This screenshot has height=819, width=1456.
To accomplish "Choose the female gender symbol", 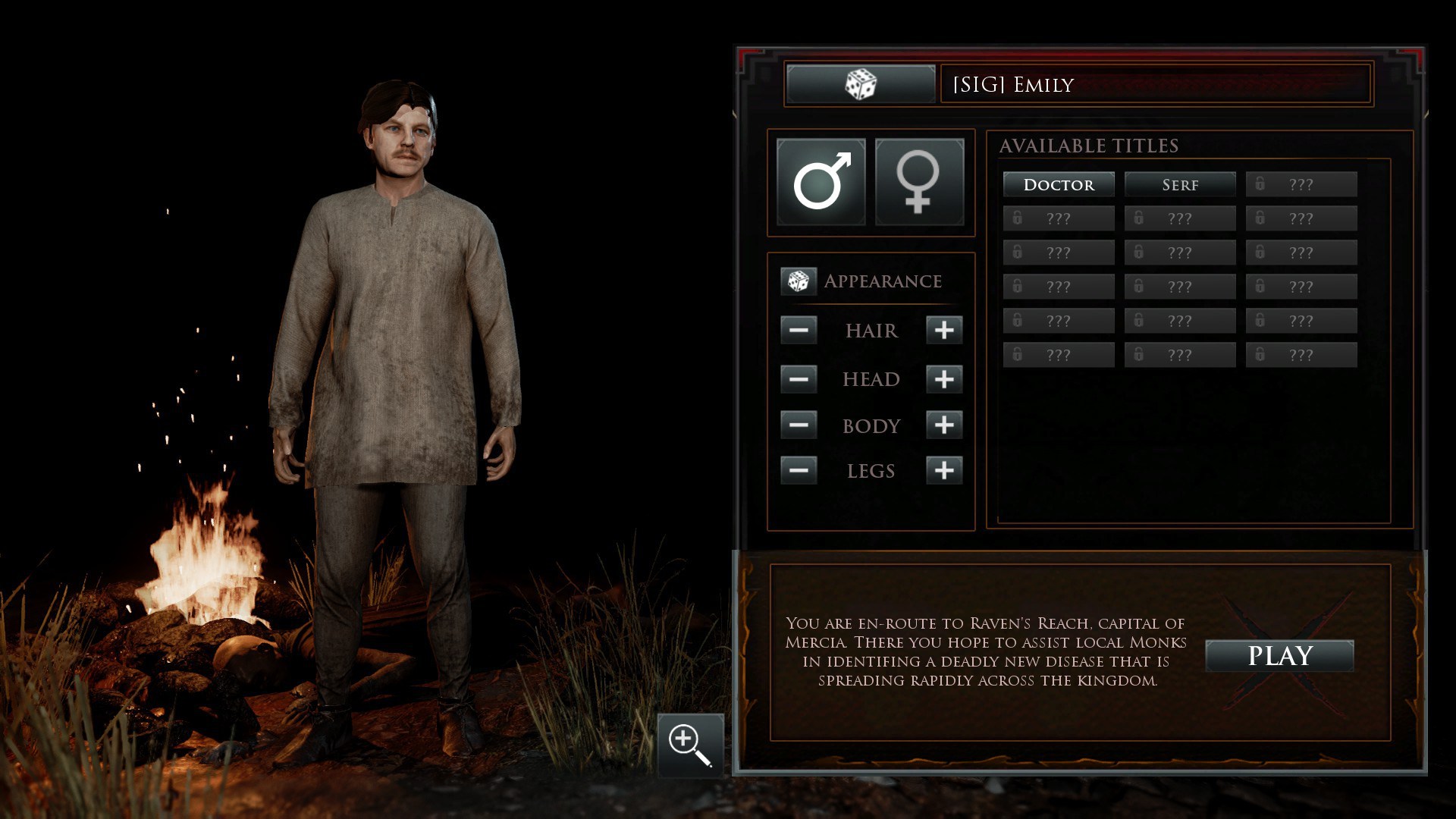I will point(919,182).
